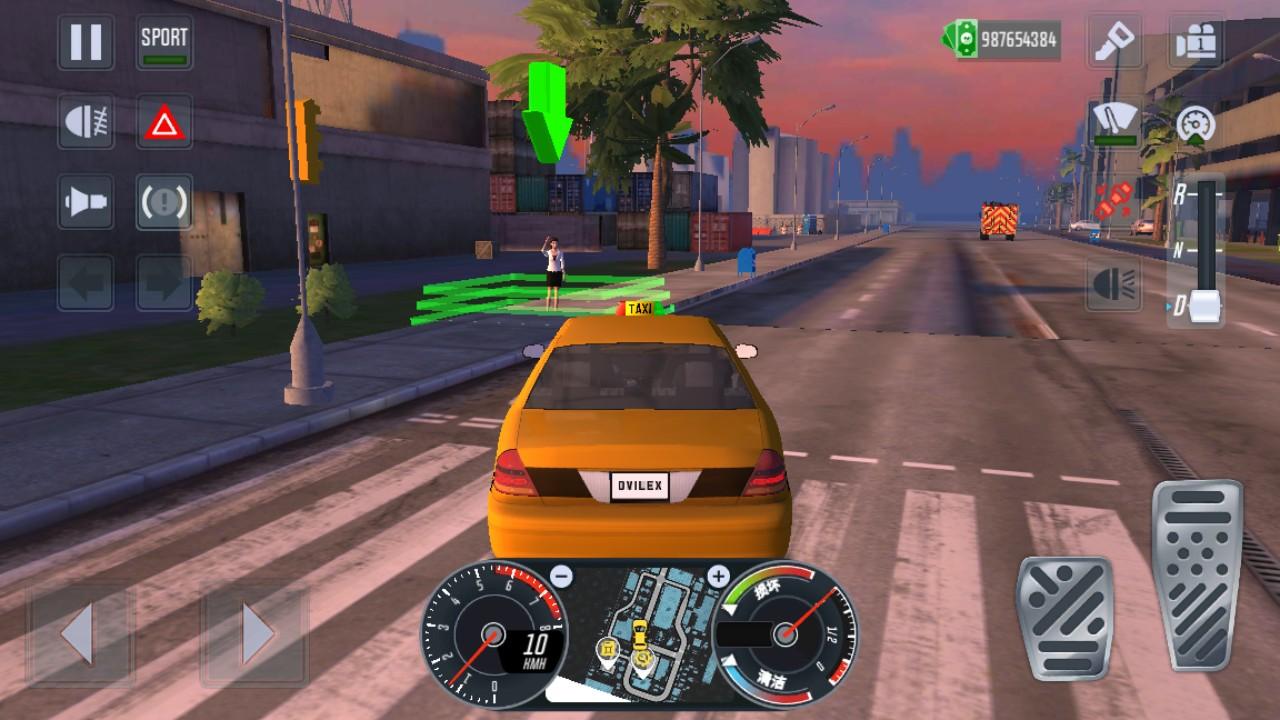This screenshot has height=720, width=1280.
Task: Turn on the fog lights
Action: tap(85, 123)
